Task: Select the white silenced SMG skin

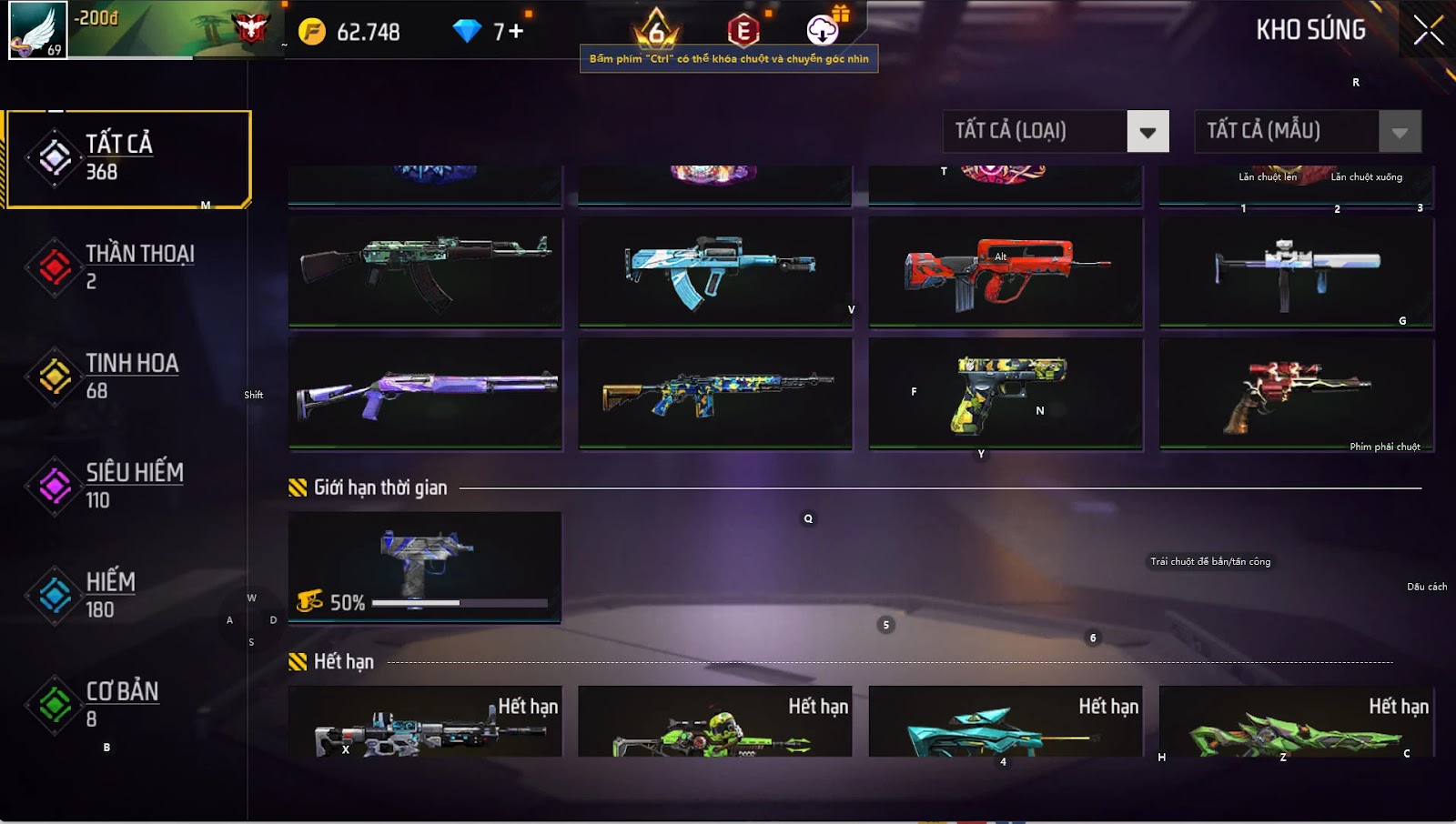Action: click(1296, 271)
